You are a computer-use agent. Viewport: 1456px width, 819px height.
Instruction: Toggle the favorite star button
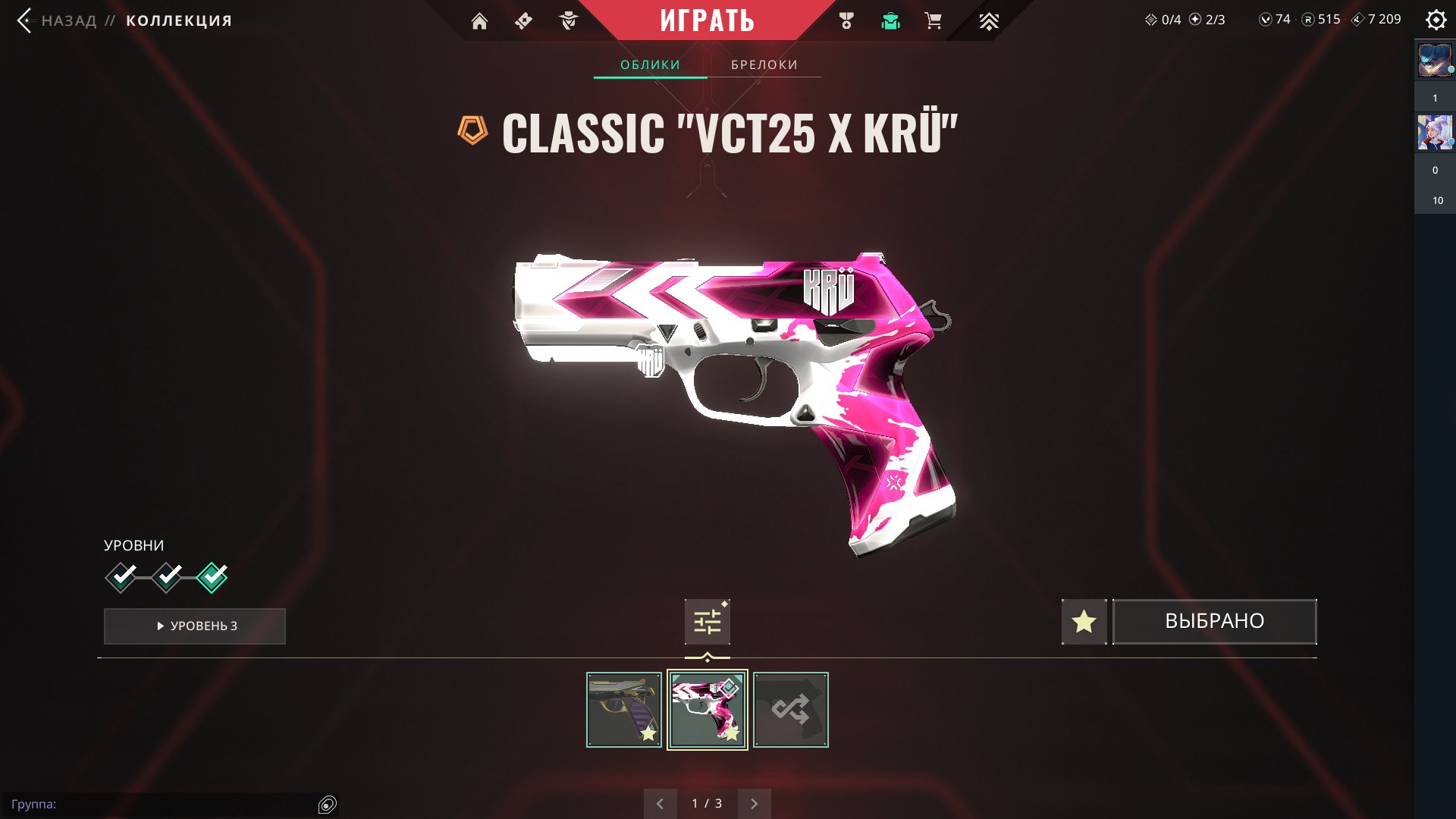tap(1084, 622)
